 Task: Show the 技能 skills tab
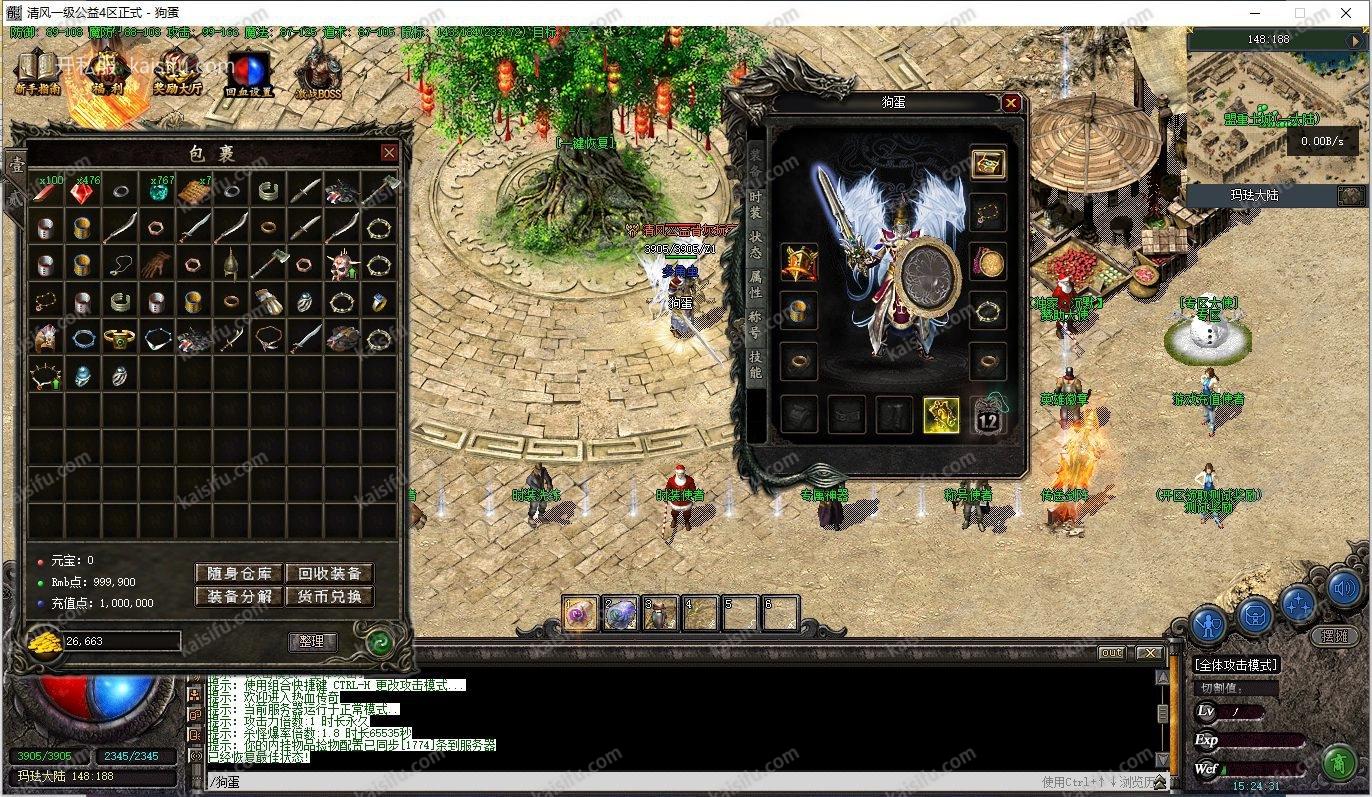point(756,364)
